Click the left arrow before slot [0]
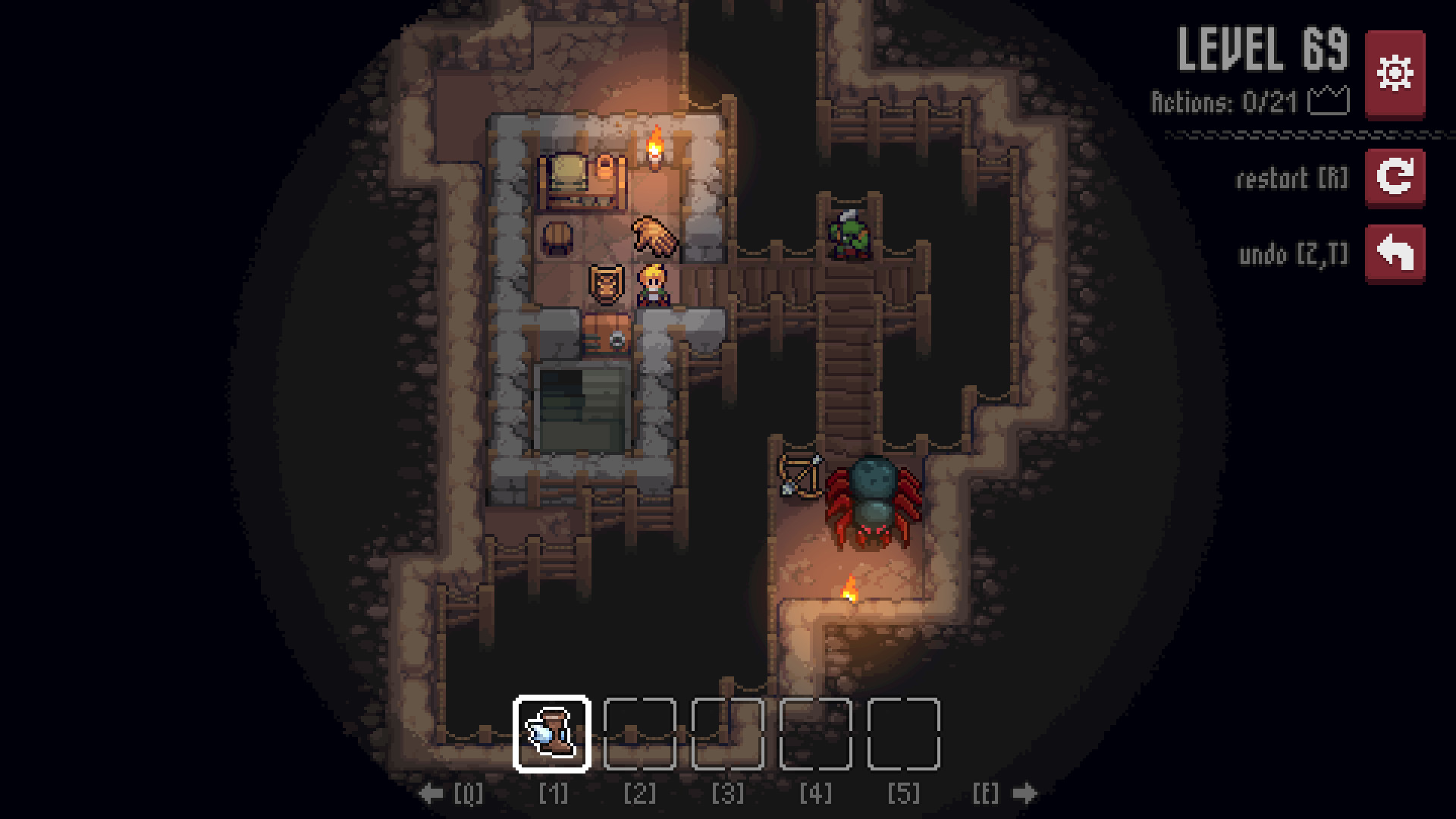The image size is (1456, 819). (x=431, y=793)
